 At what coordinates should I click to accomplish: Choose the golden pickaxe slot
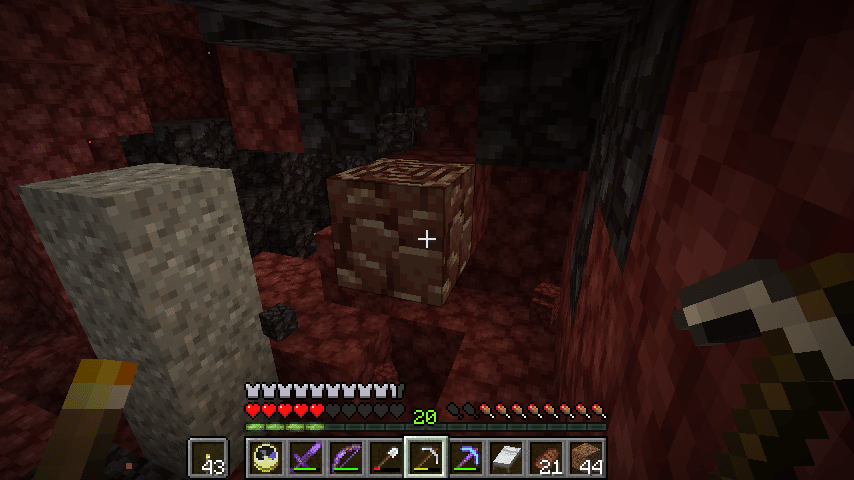(x=425, y=458)
